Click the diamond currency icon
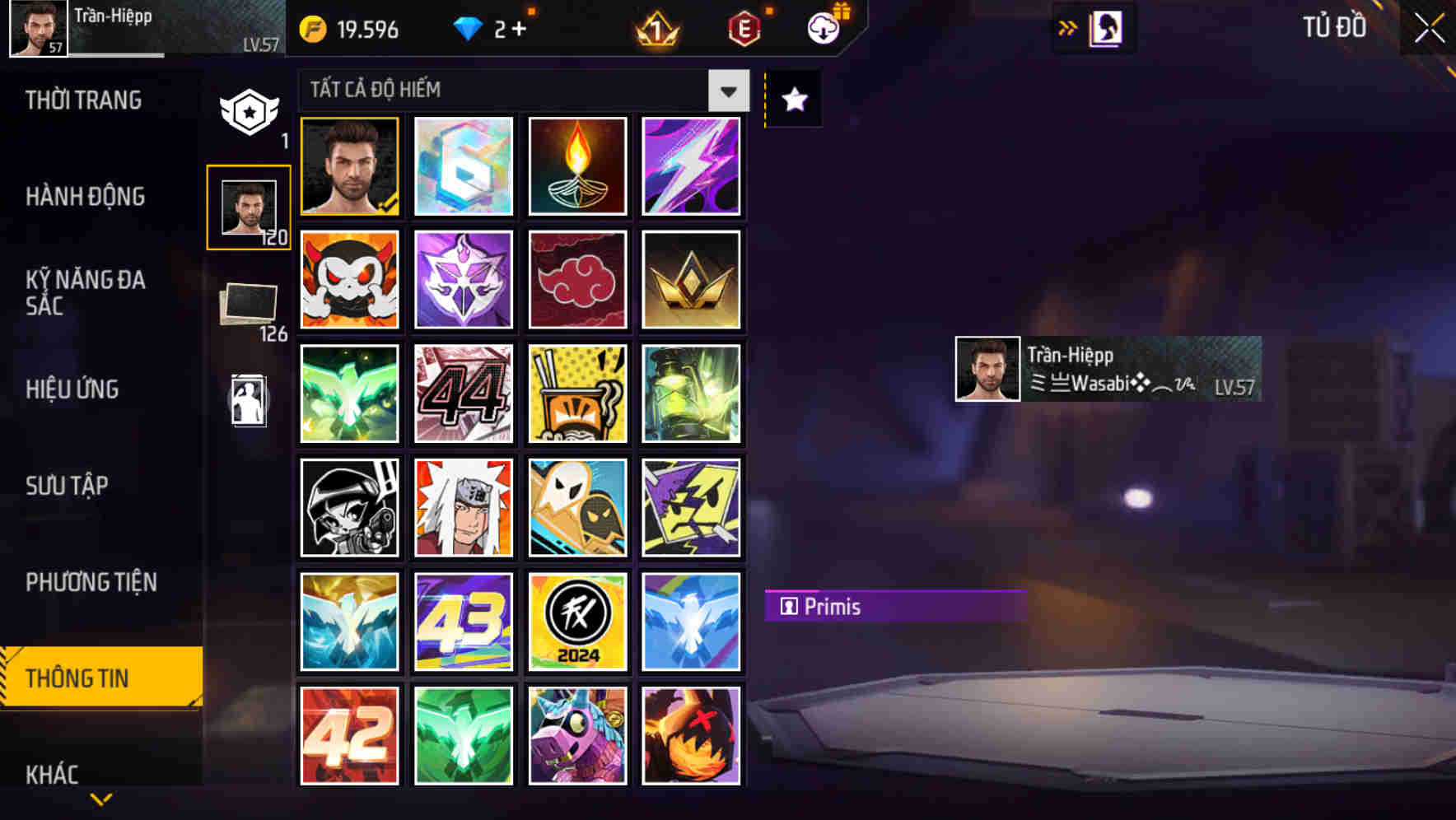Screen dimensions: 1456x820 coord(468,27)
